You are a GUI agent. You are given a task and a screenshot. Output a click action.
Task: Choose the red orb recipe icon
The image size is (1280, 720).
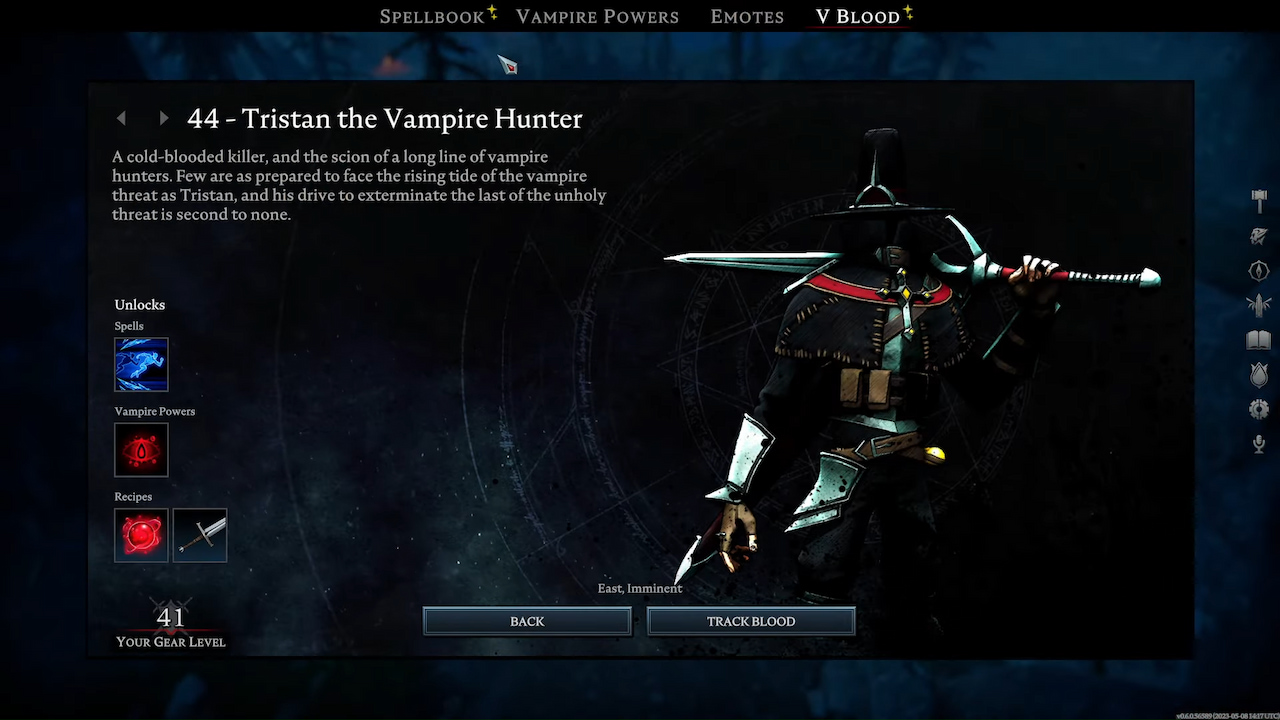click(141, 535)
